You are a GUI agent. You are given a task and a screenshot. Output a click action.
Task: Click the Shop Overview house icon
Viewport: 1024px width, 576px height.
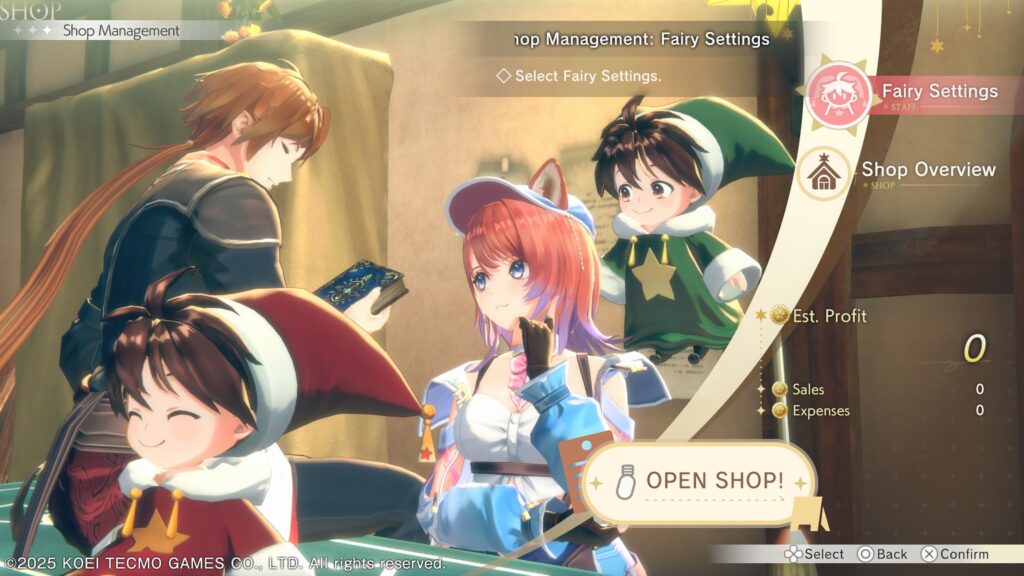click(826, 174)
